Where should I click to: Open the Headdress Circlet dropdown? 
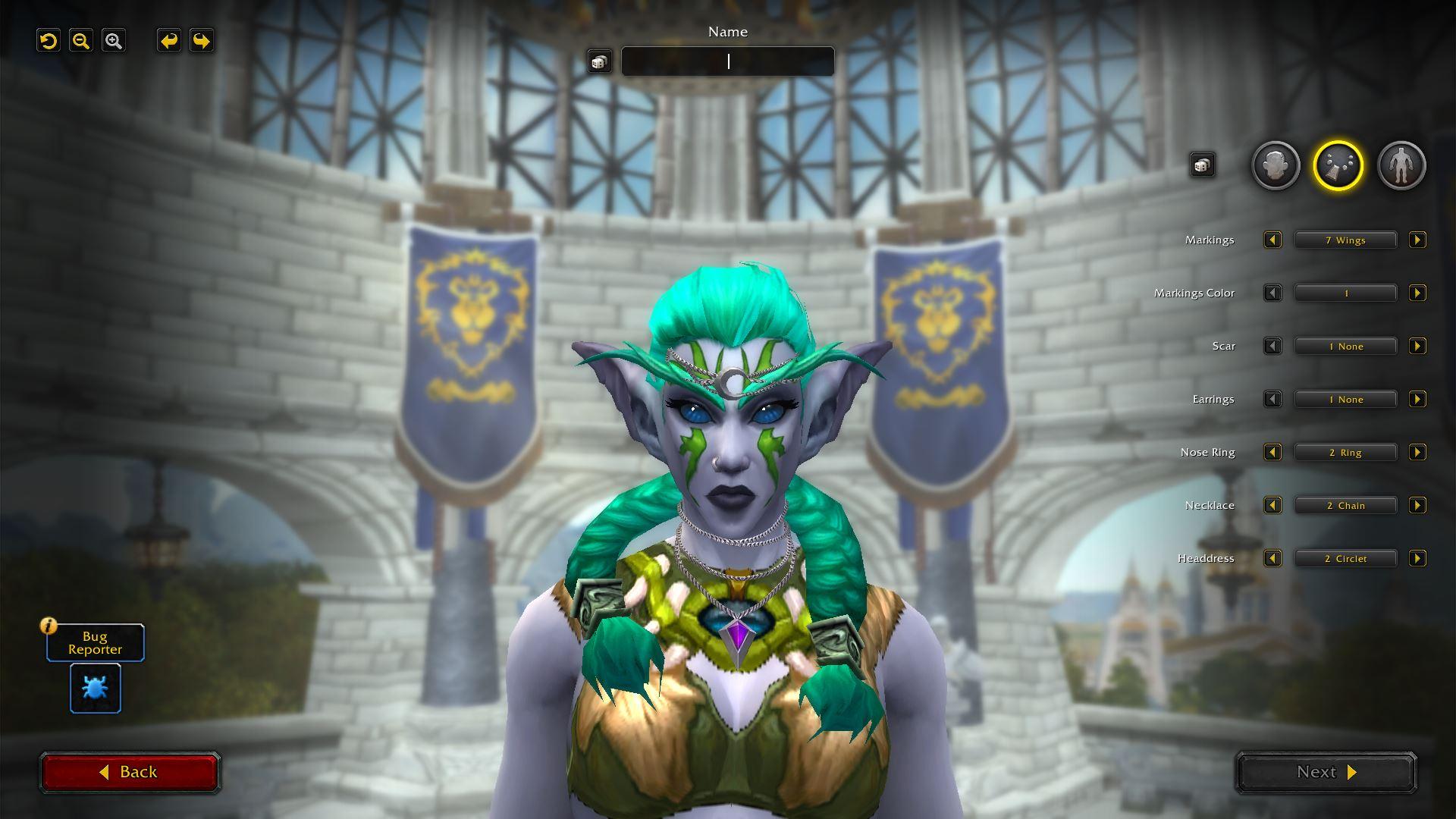tap(1345, 559)
